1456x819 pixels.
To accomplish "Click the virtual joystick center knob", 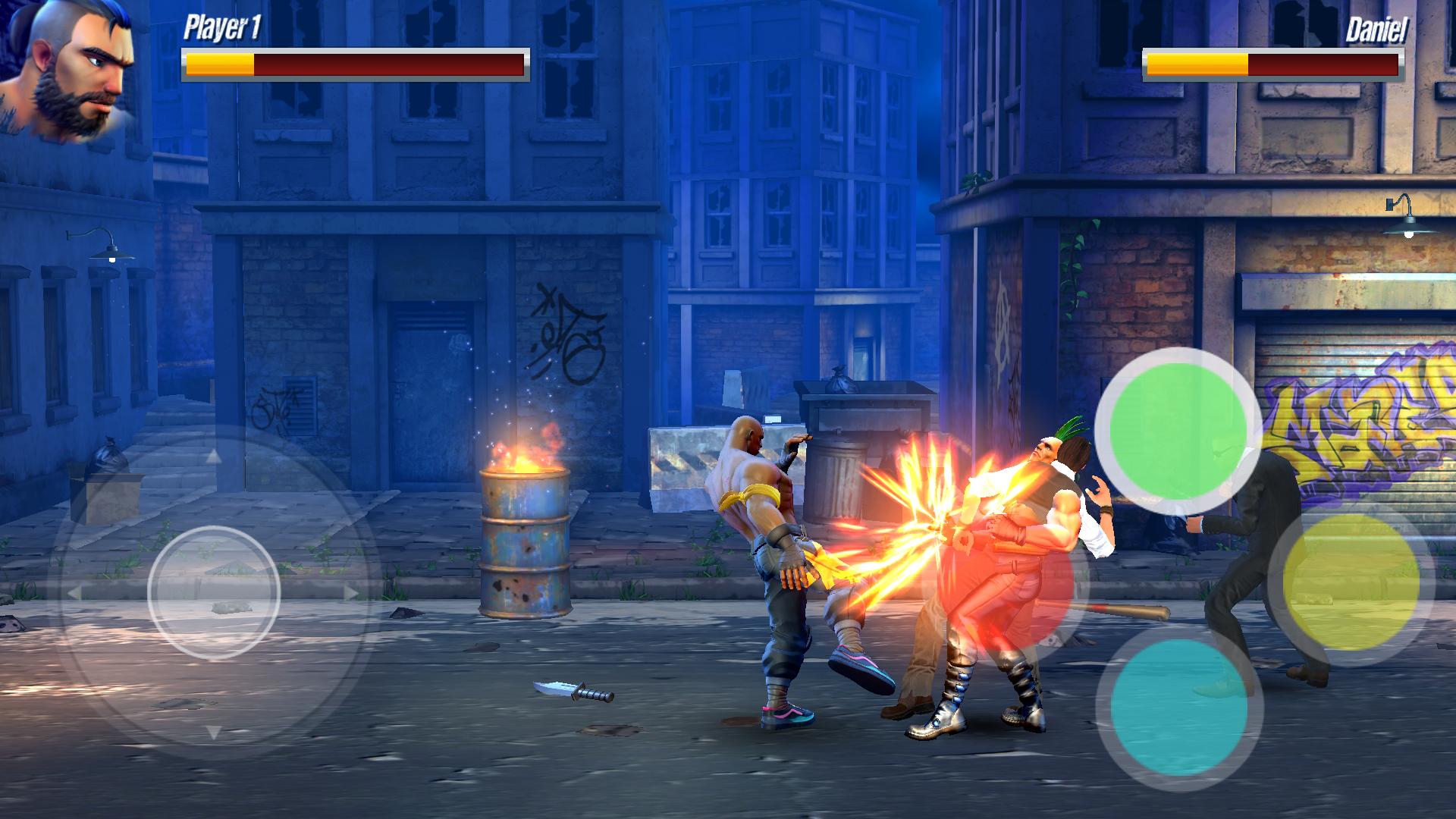I will (x=214, y=592).
